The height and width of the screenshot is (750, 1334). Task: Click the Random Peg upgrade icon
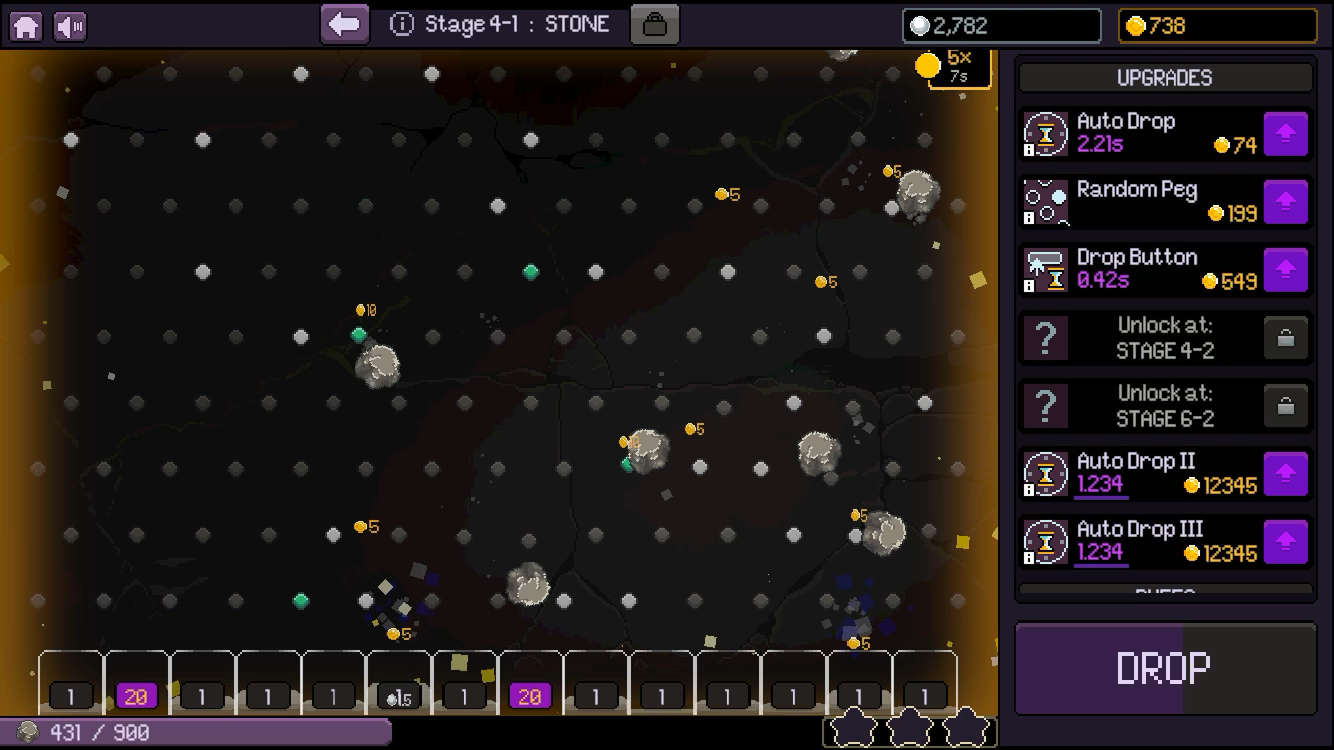1045,201
